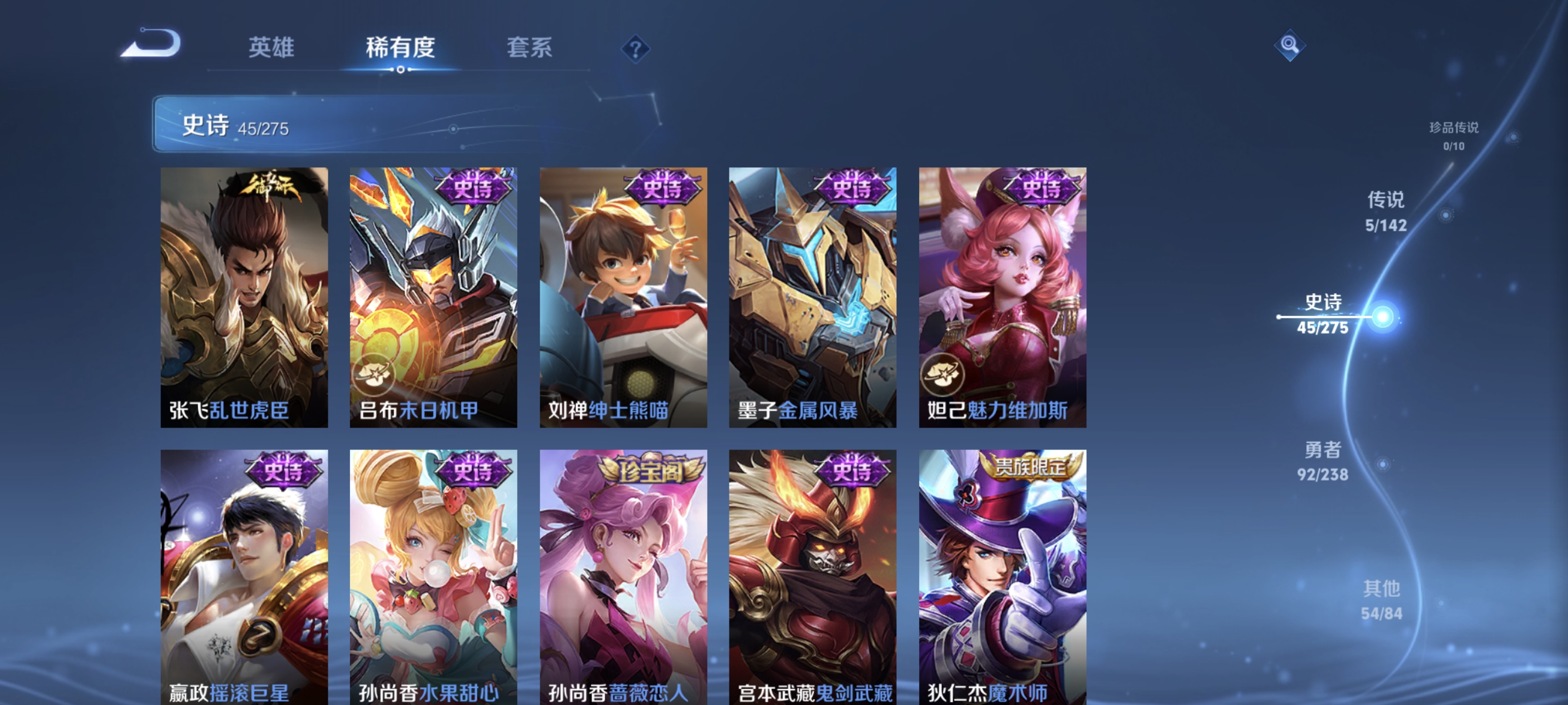
Task: Click the 史诗 badge on 墨子金属风暴 card
Action: (x=852, y=190)
